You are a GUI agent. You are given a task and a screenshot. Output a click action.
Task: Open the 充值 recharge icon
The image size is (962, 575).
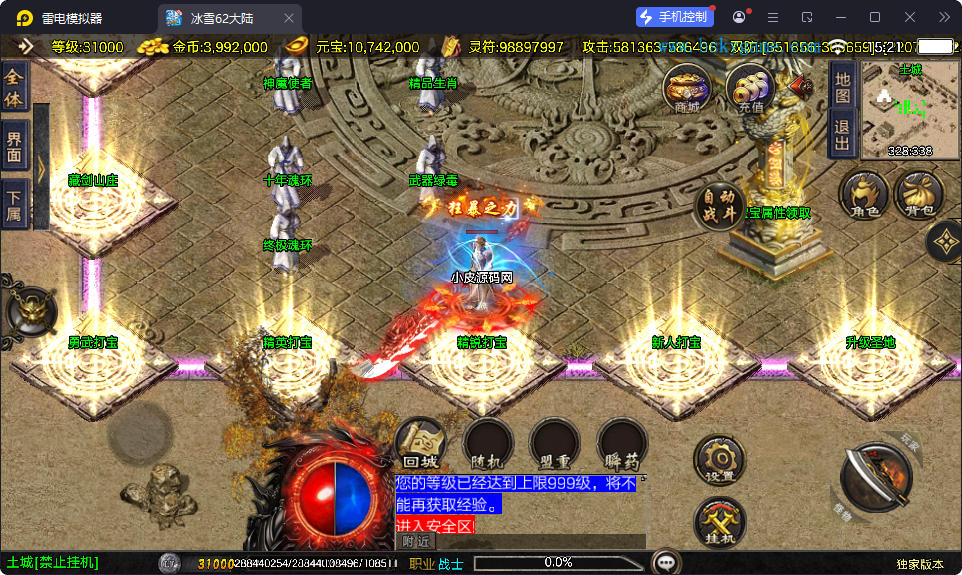point(750,88)
